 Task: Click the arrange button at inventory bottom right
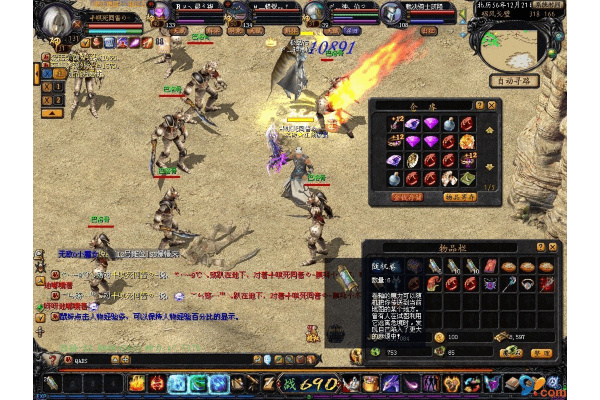point(541,353)
